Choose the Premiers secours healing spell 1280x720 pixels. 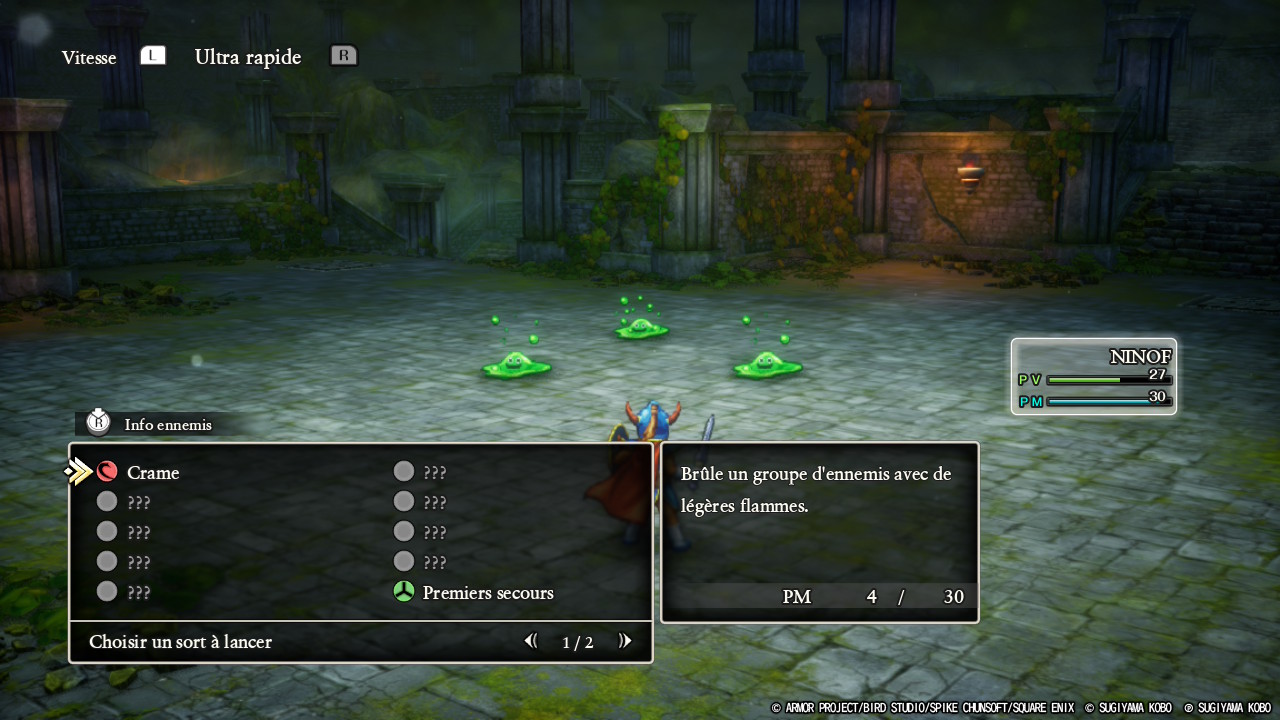[487, 593]
